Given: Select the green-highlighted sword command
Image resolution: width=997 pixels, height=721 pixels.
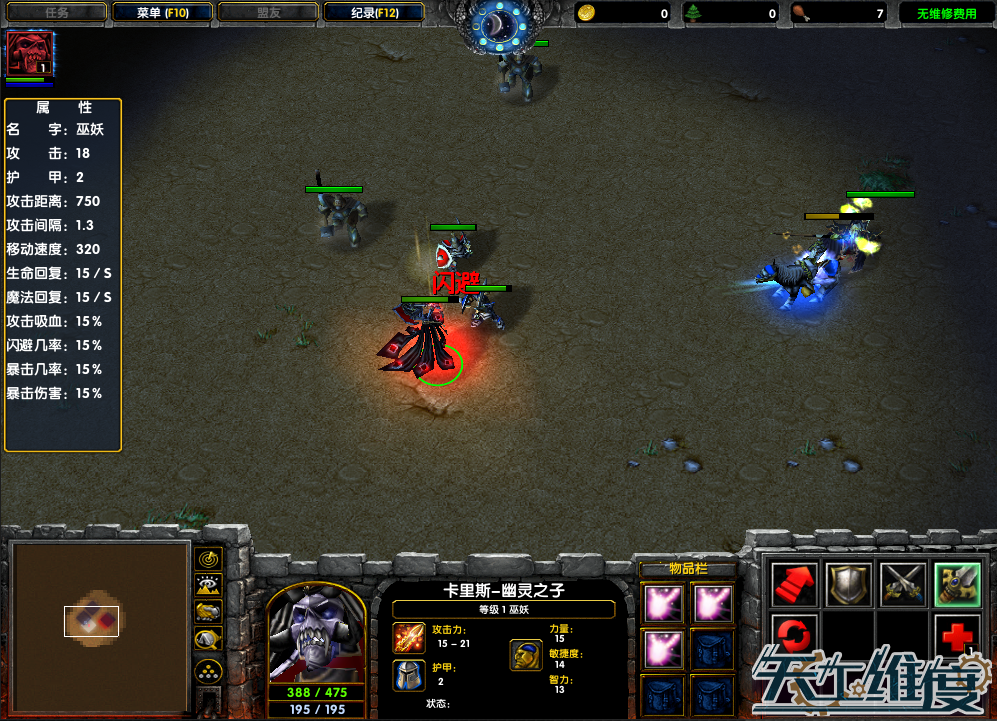Looking at the screenshot, I should pyautogui.click(x=956, y=584).
